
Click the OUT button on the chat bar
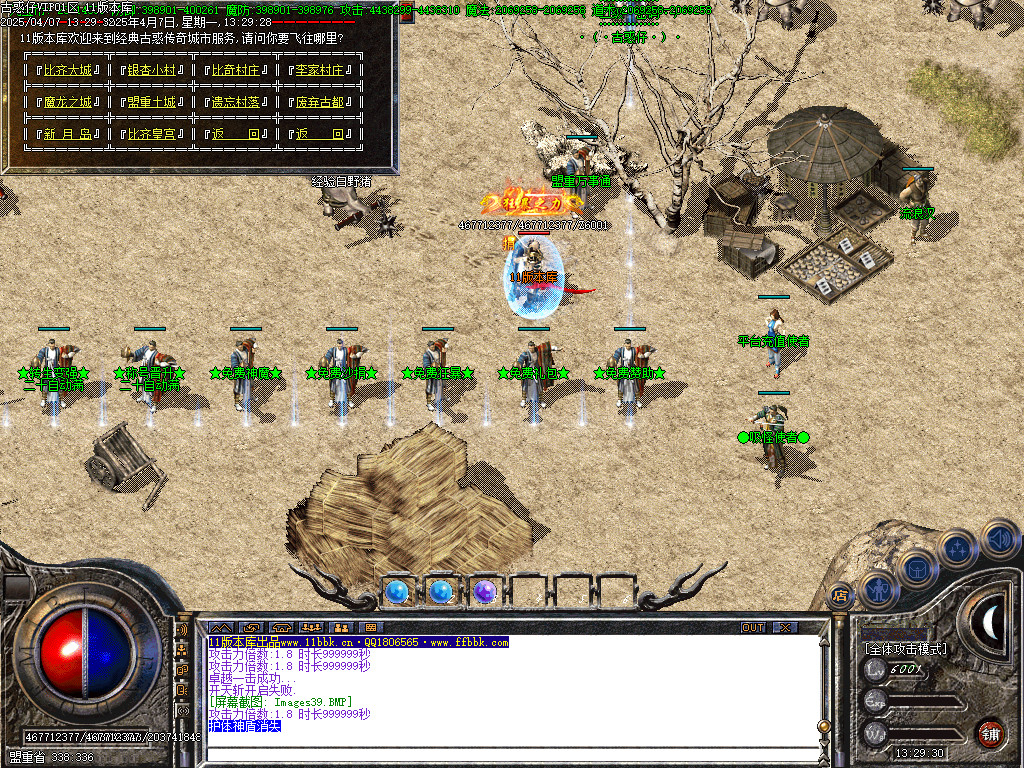(753, 627)
